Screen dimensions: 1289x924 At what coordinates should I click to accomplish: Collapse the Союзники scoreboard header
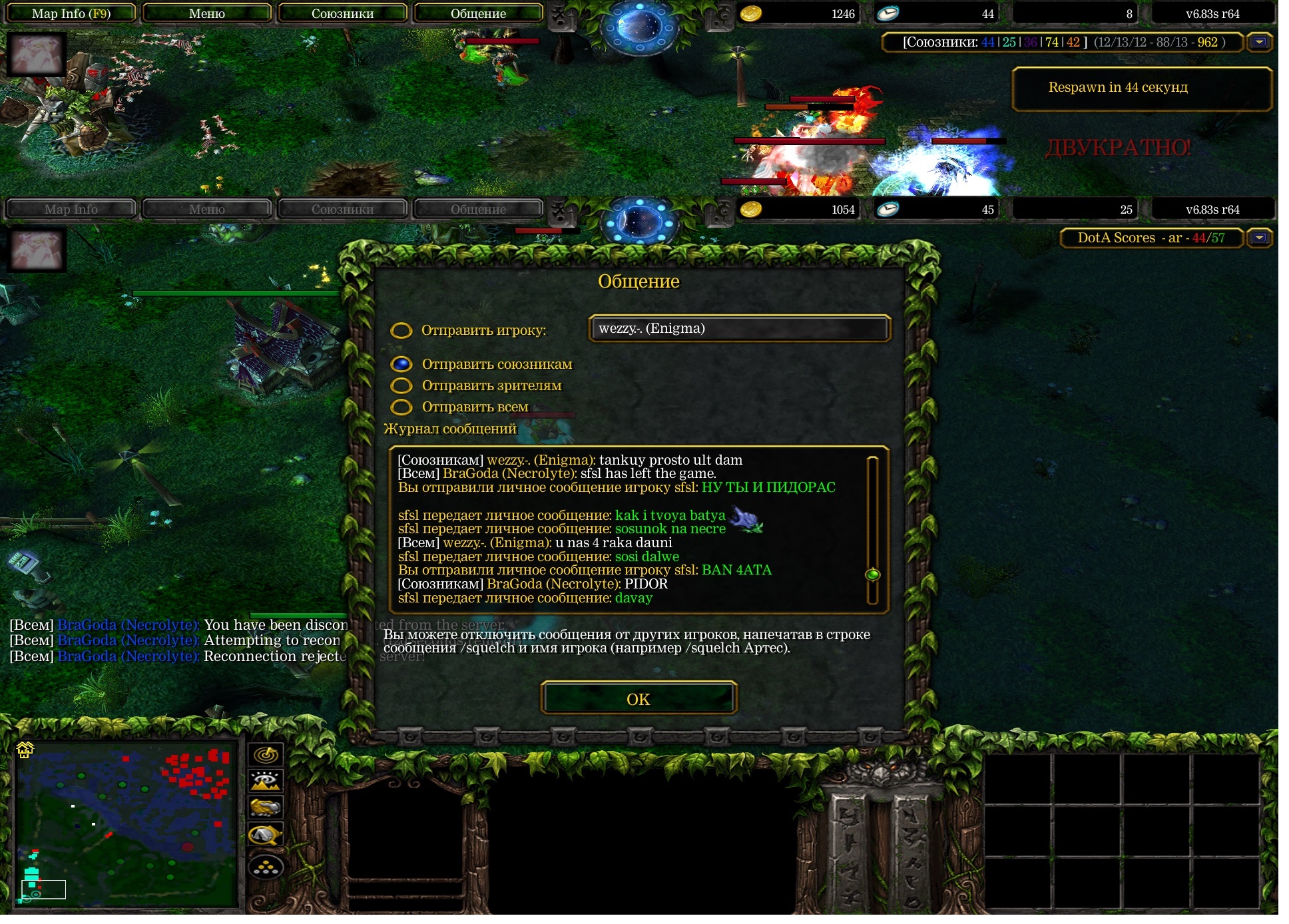(1259, 43)
